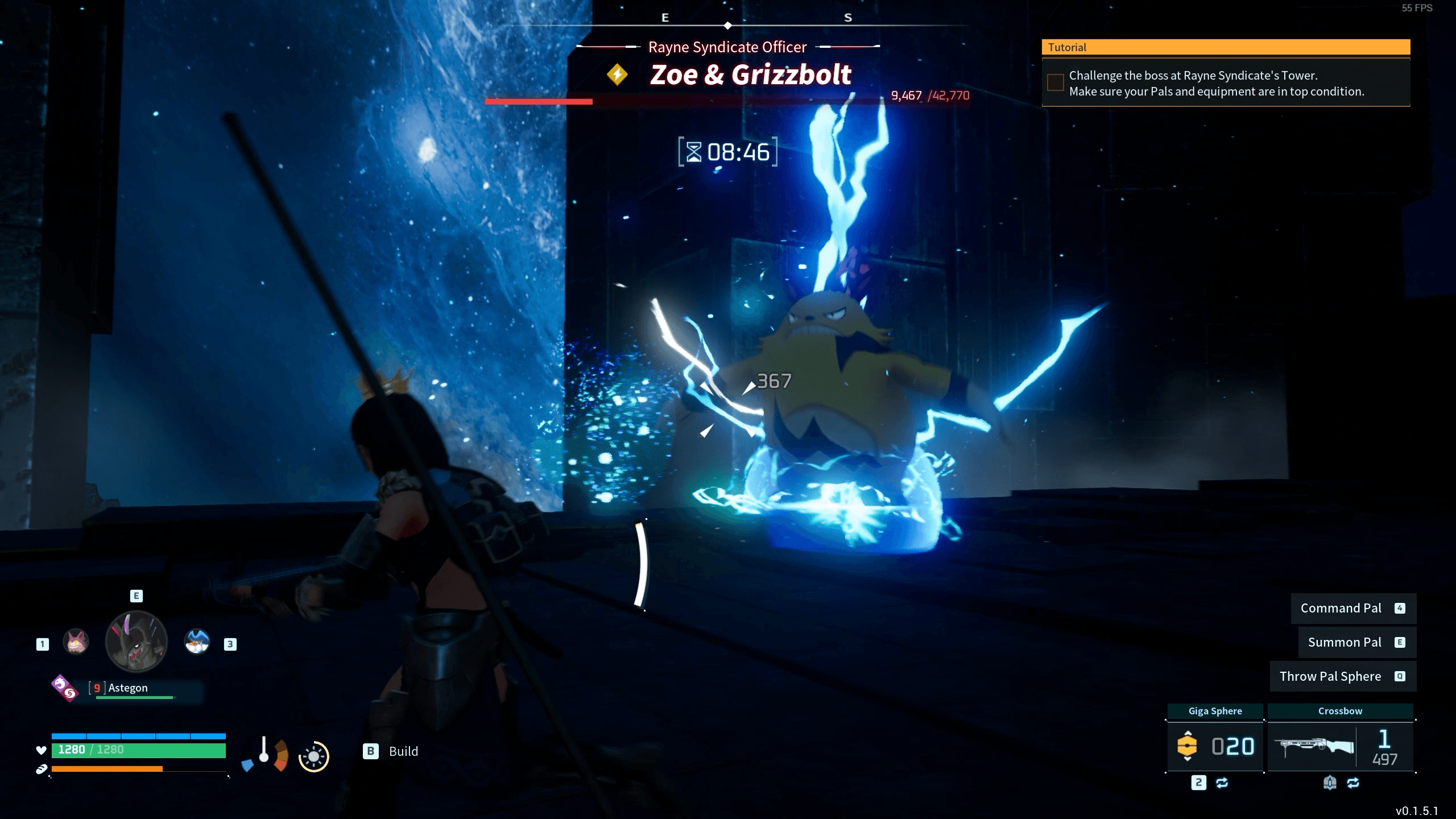Select the Astegon pal portrait
This screenshot has width=1456, height=819.
tap(136, 642)
